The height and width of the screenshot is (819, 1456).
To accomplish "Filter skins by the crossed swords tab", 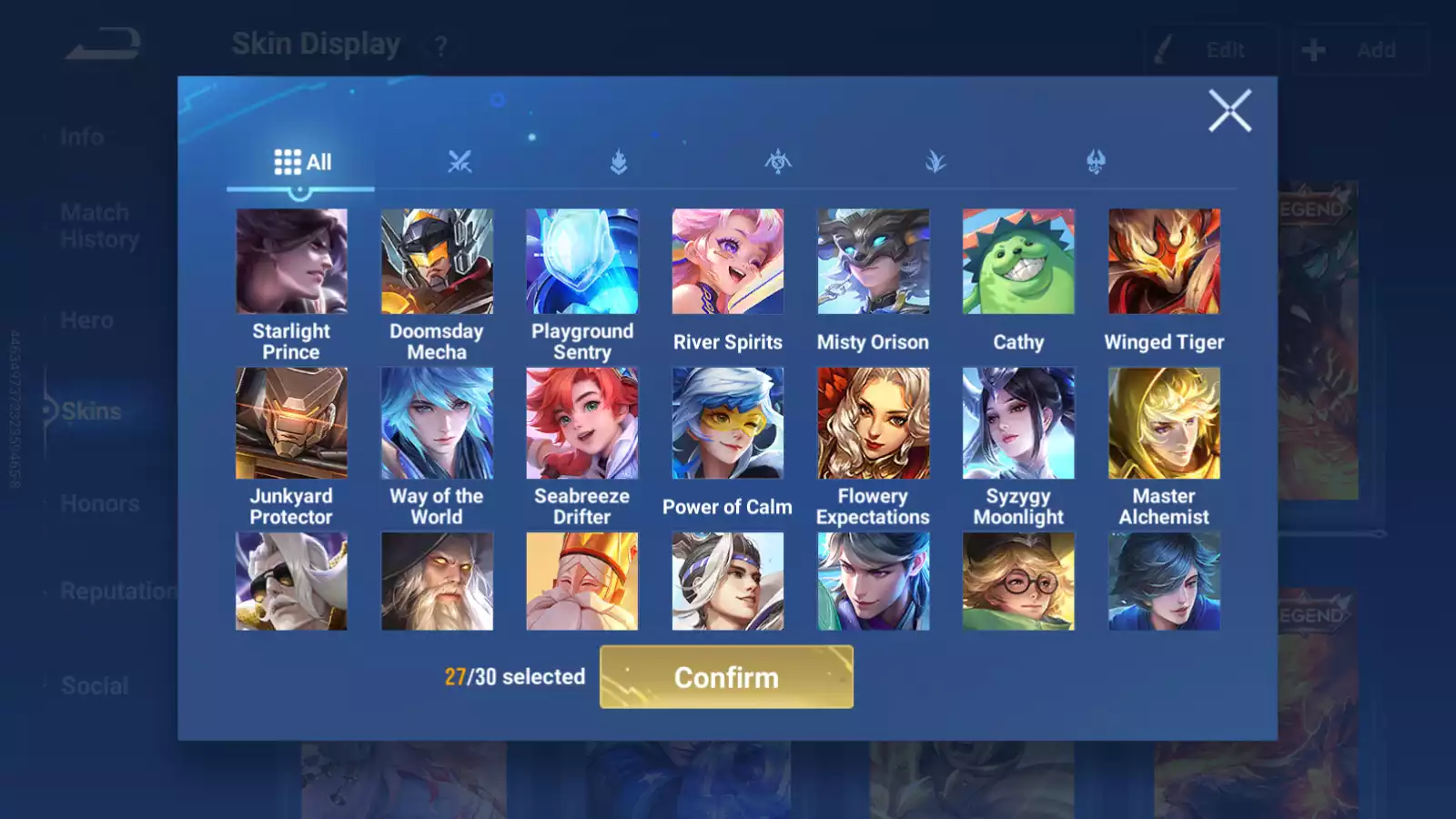I will point(460,162).
